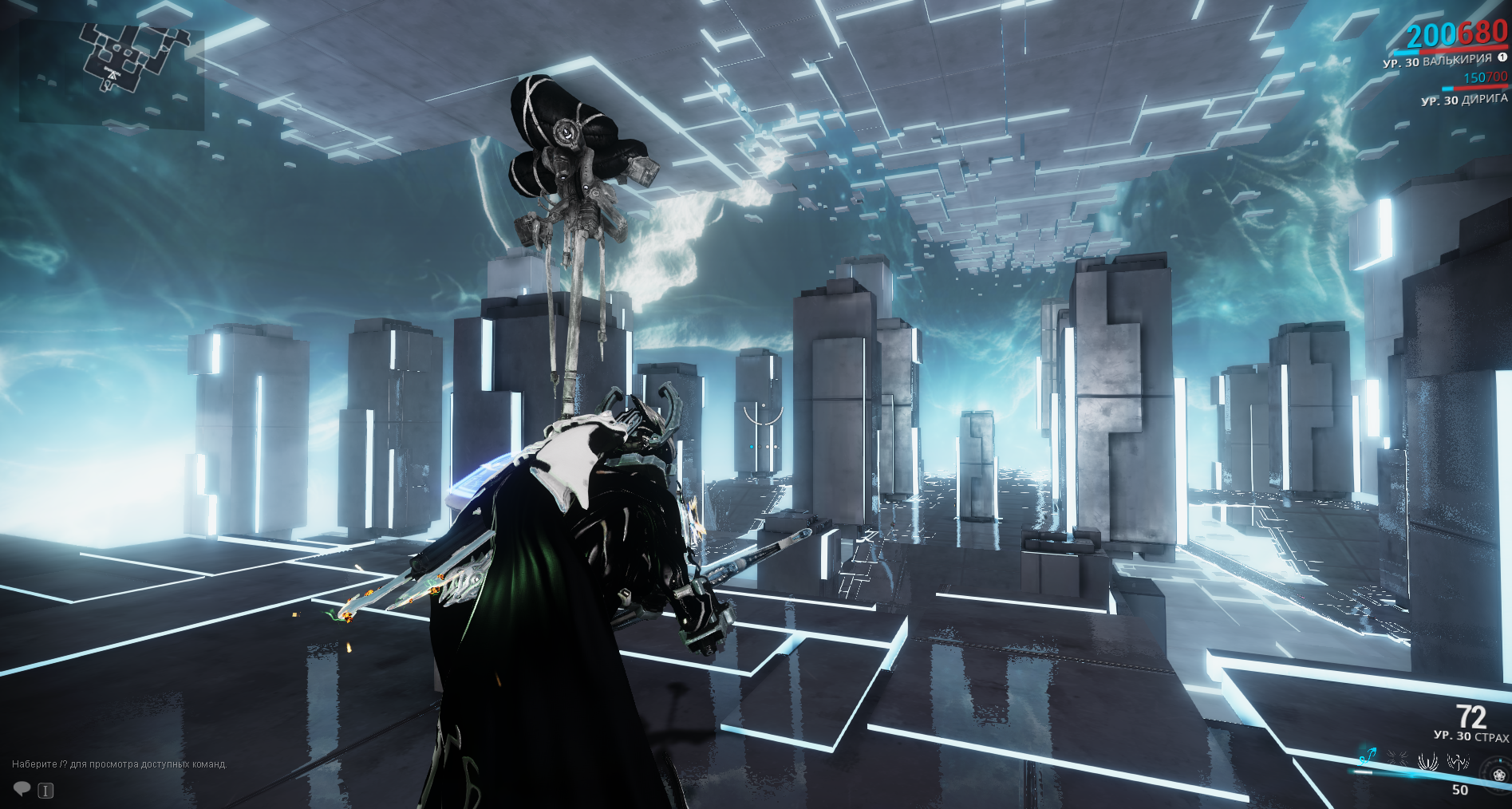This screenshot has height=809, width=1512.
Task: Activate the Paralysis ability icon
Action: pos(1427,761)
